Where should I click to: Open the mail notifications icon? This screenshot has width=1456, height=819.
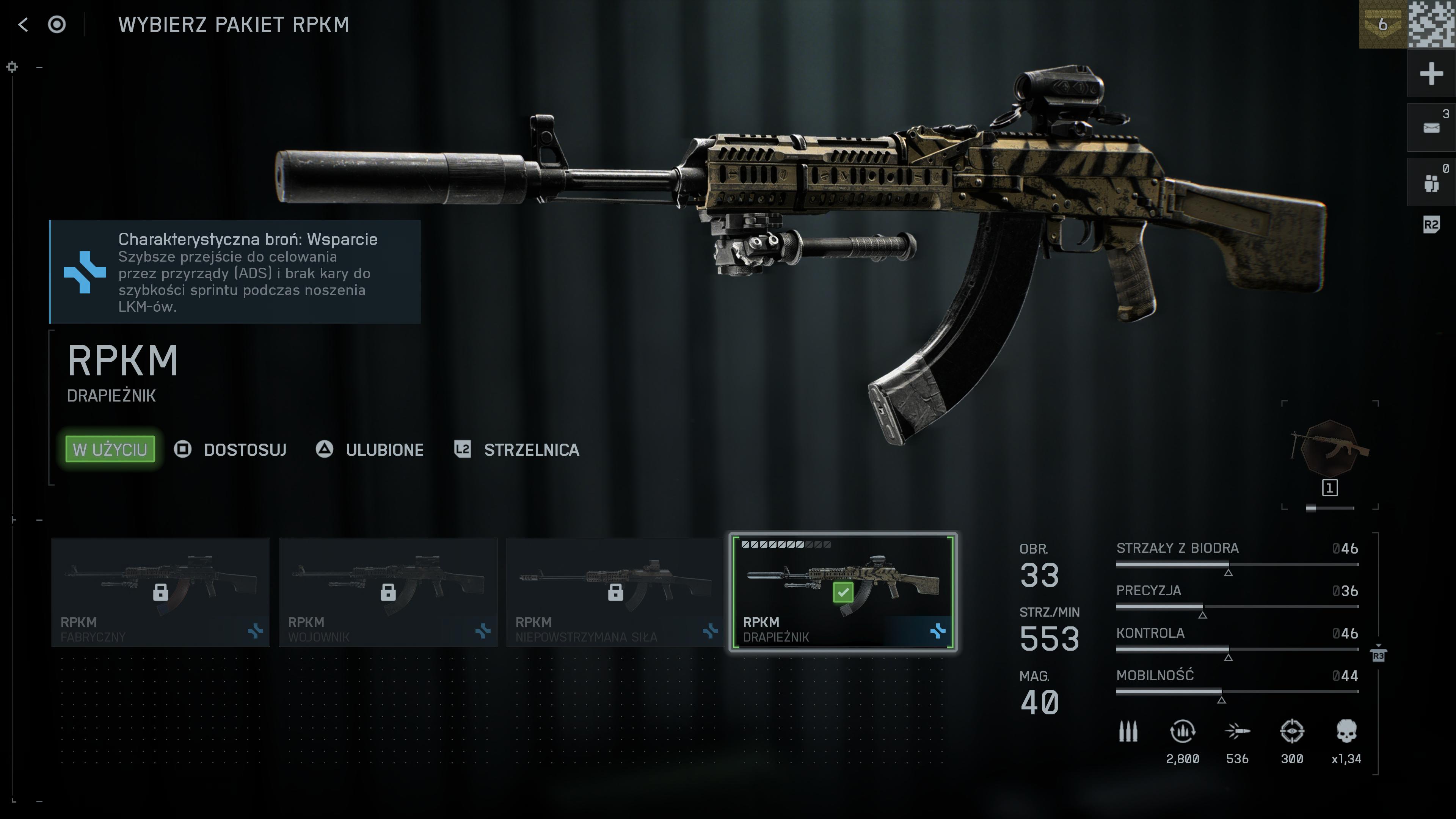tap(1431, 128)
